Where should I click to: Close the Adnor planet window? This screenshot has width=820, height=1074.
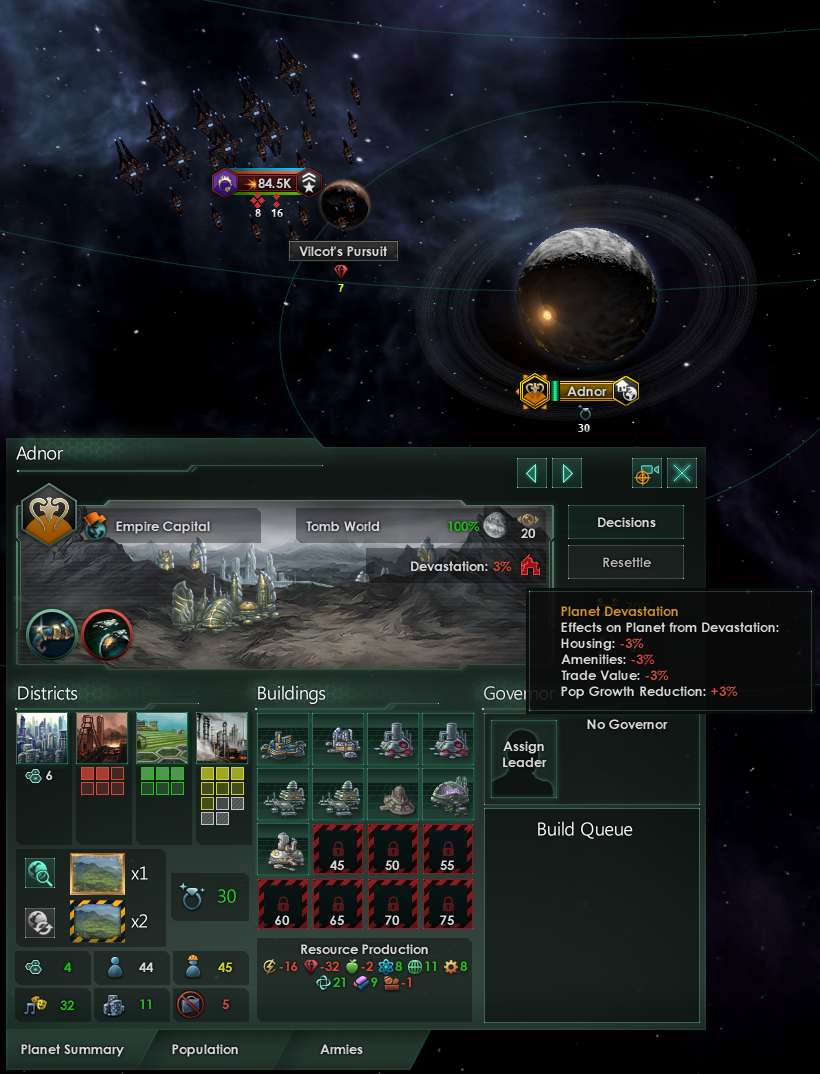pos(682,473)
